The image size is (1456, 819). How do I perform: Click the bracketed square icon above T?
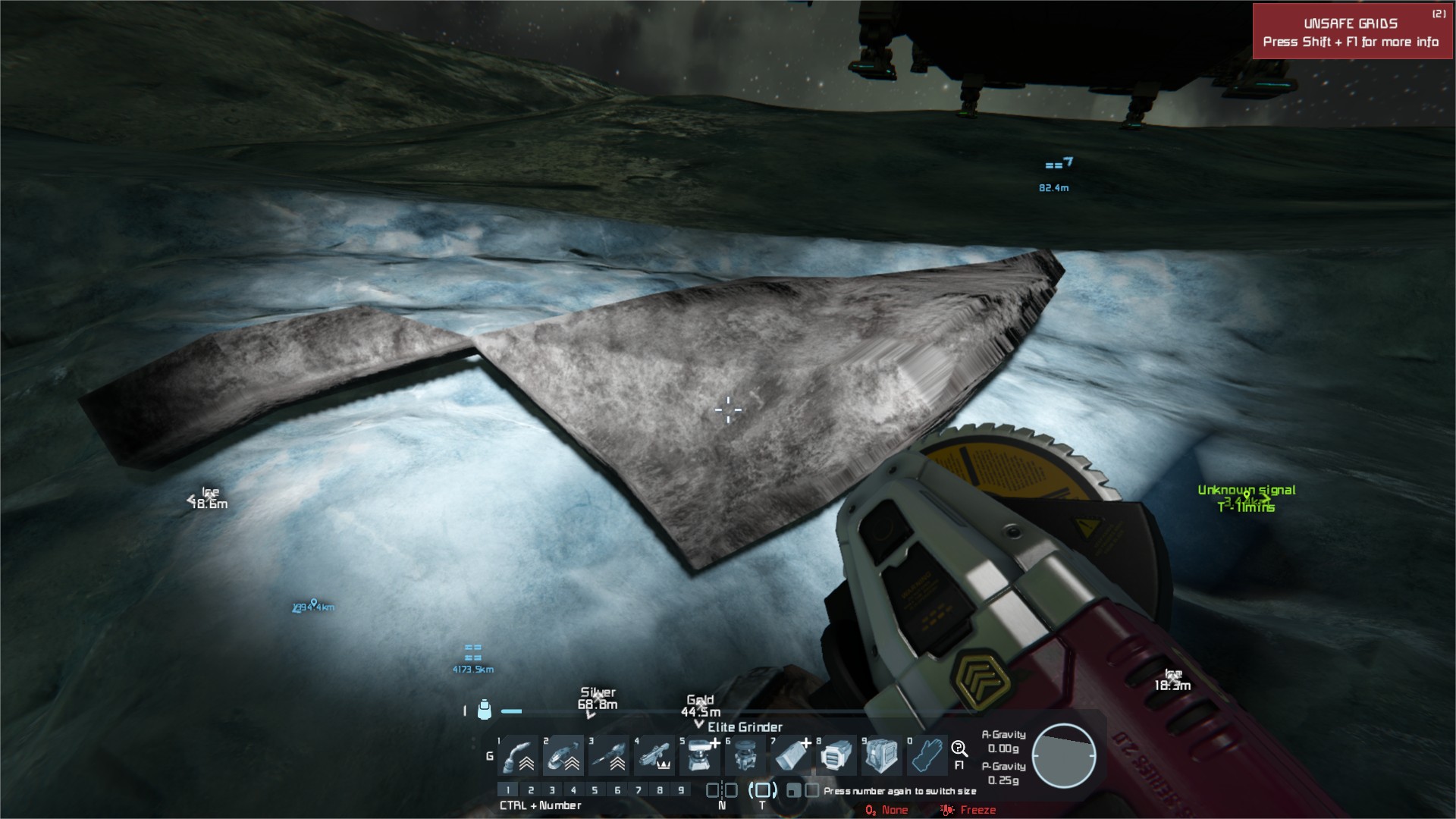click(x=762, y=790)
